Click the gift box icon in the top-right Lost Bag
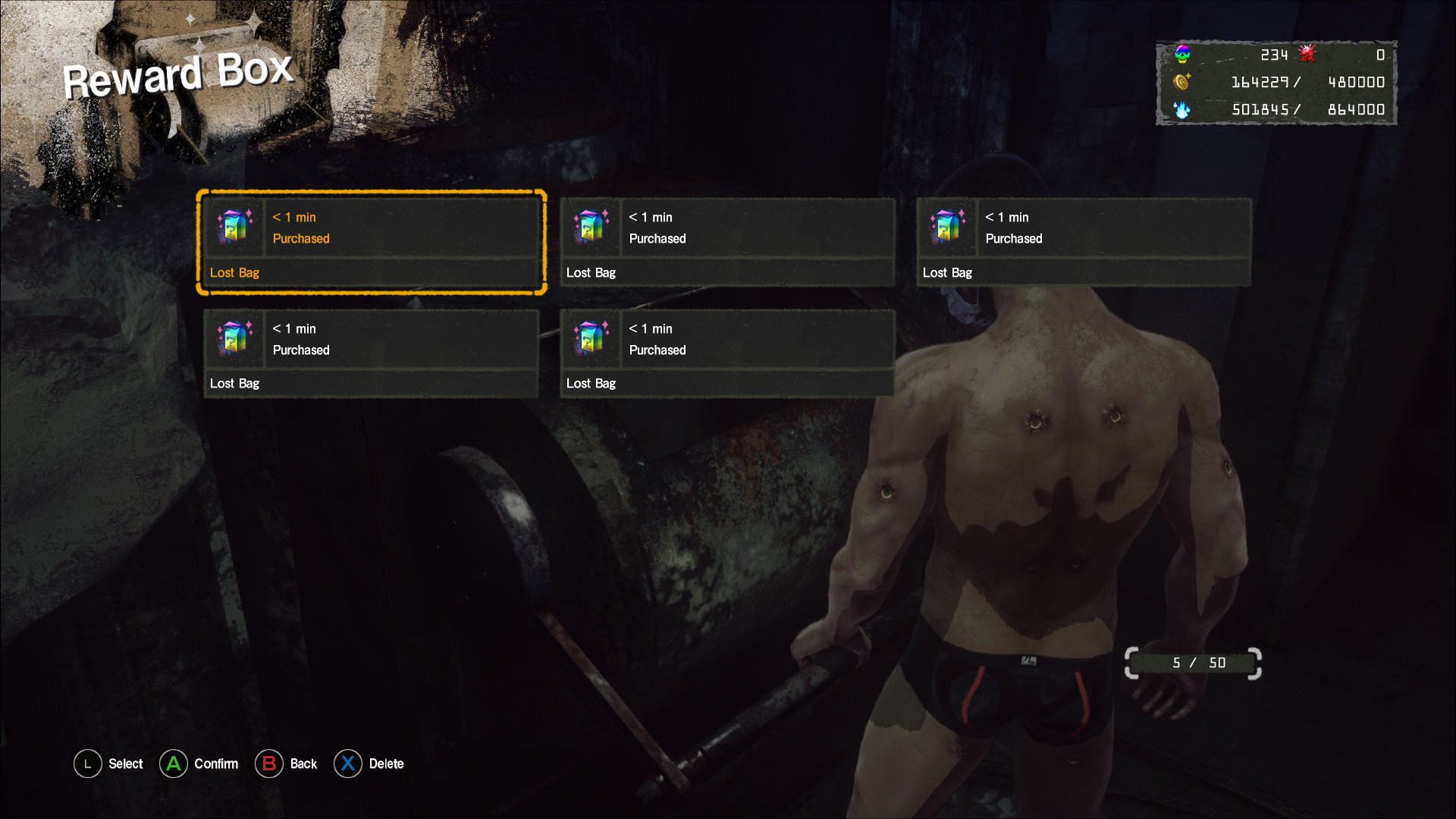The image size is (1456, 819). 947,227
